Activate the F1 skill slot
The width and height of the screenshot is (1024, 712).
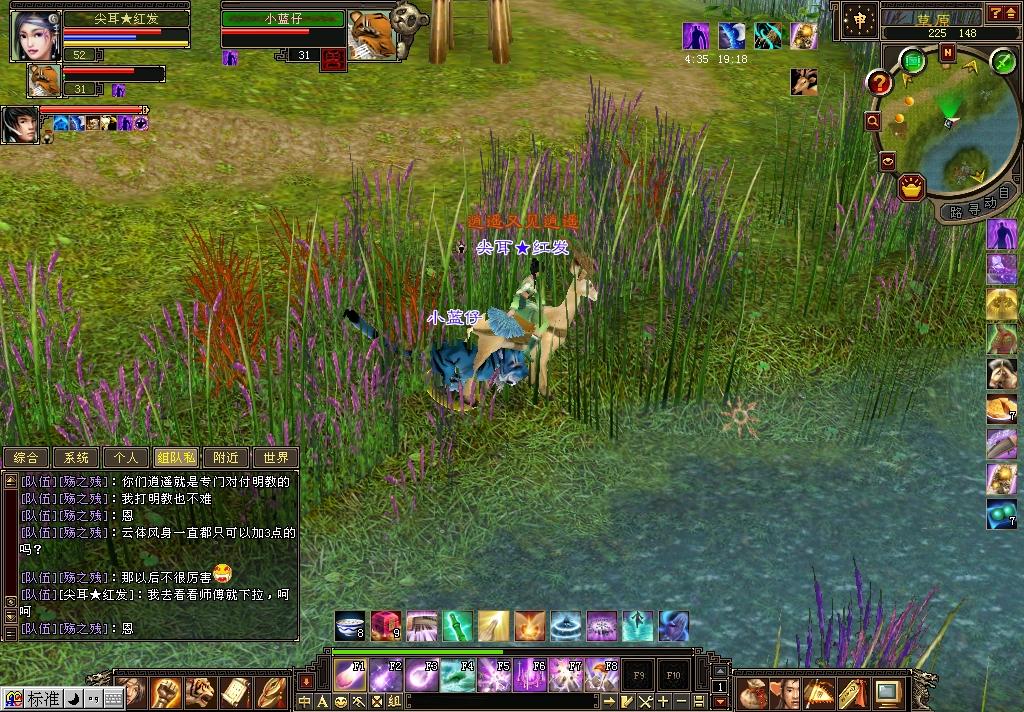tap(349, 676)
